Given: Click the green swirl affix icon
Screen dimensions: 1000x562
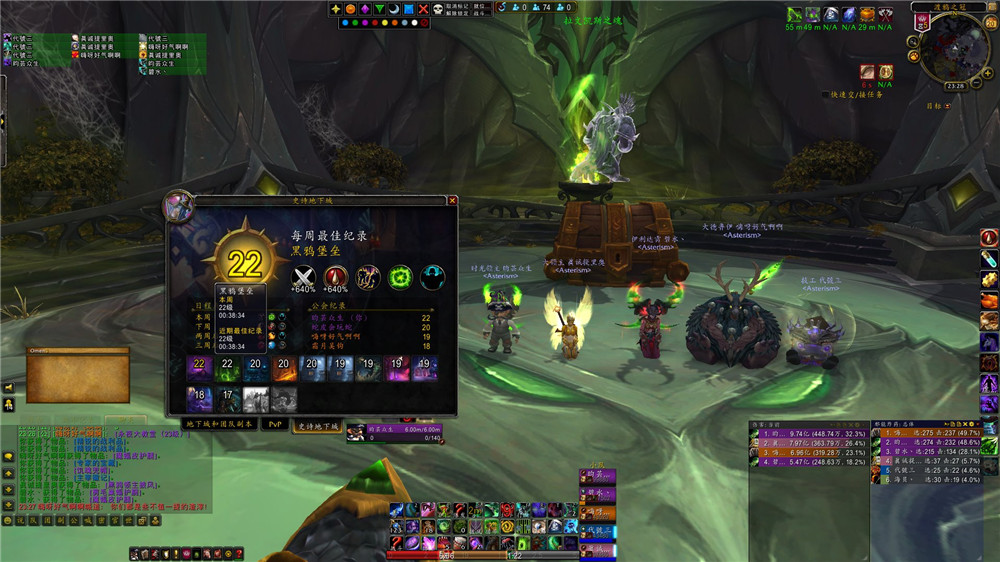Looking at the screenshot, I should (401, 277).
